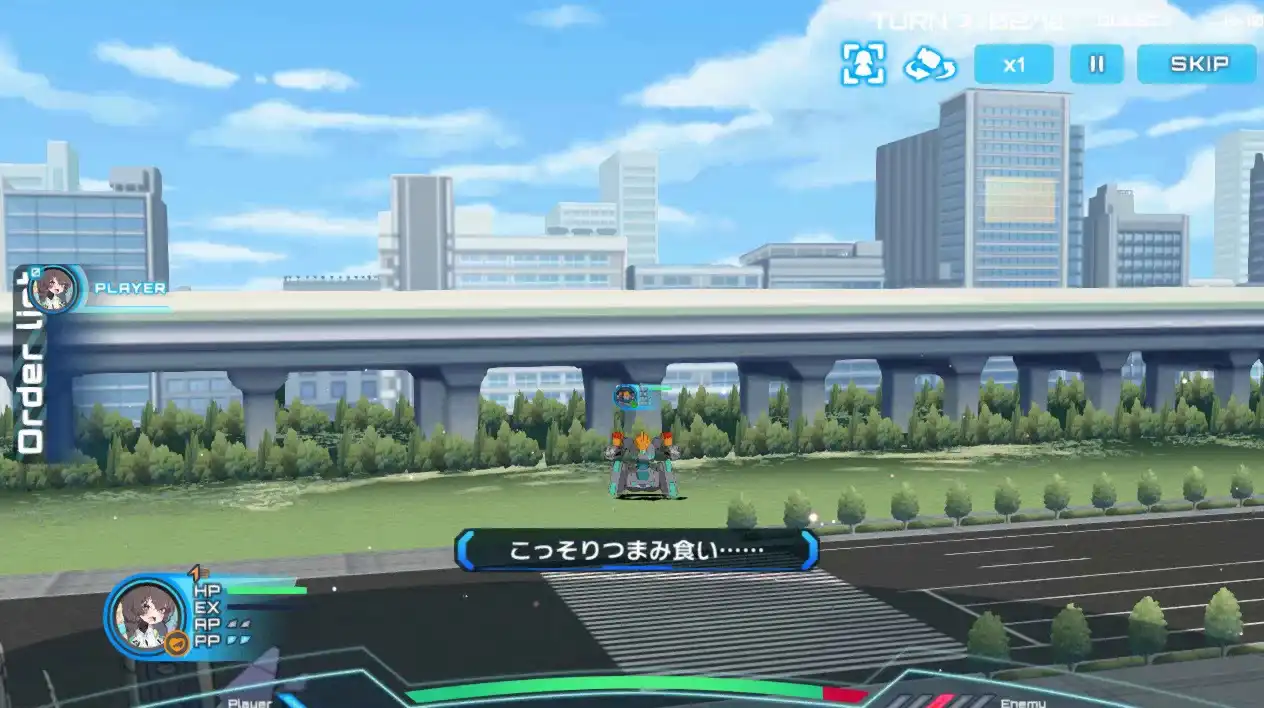The height and width of the screenshot is (708, 1264).
Task: Skip the battle animation with SKIP
Action: (x=1197, y=64)
